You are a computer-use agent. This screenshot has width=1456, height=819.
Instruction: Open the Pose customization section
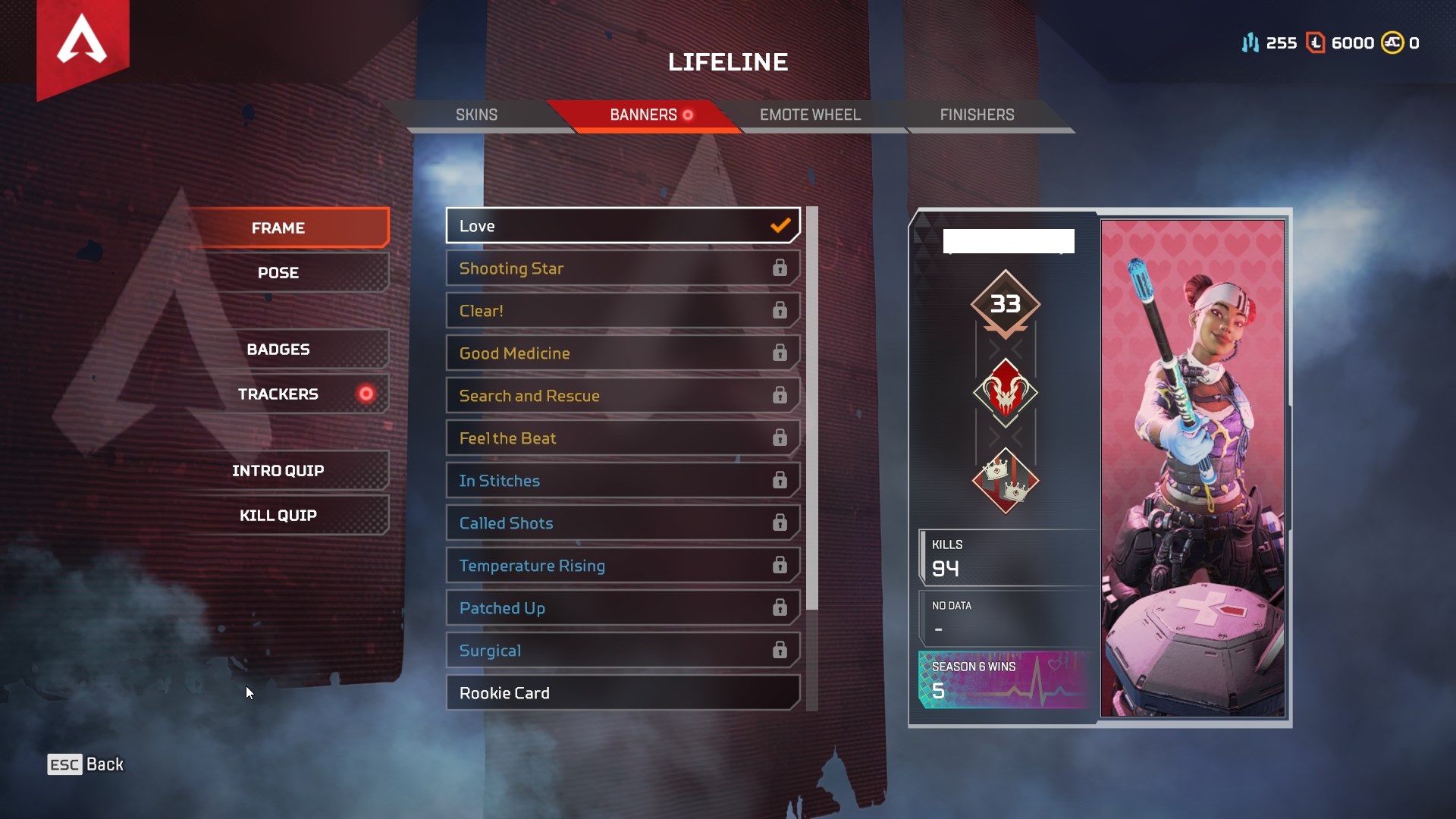[x=278, y=272]
